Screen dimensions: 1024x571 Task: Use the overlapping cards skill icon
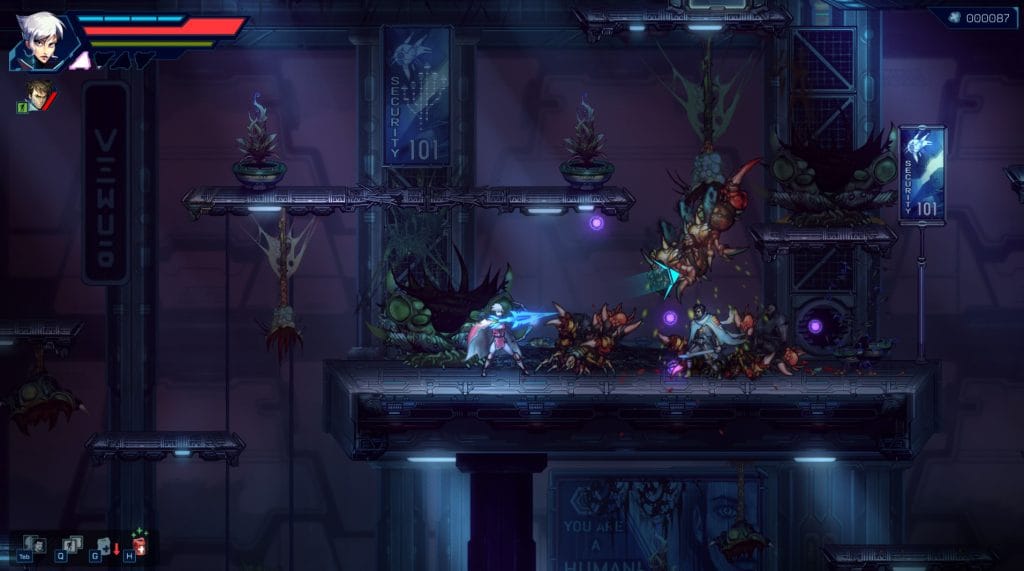tap(71, 543)
